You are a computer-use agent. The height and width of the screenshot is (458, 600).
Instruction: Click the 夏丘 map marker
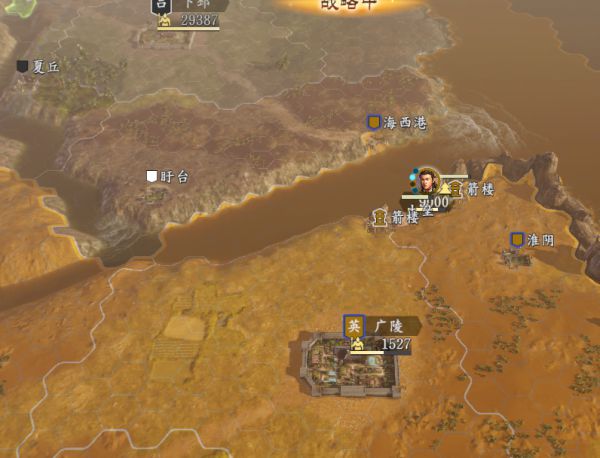pos(23,67)
